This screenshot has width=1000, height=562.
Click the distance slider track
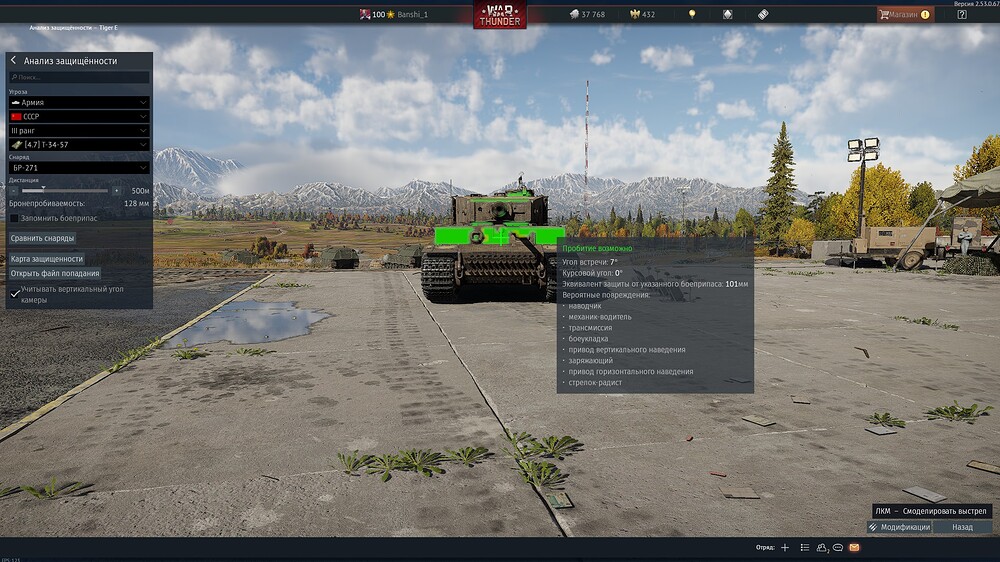(65, 190)
